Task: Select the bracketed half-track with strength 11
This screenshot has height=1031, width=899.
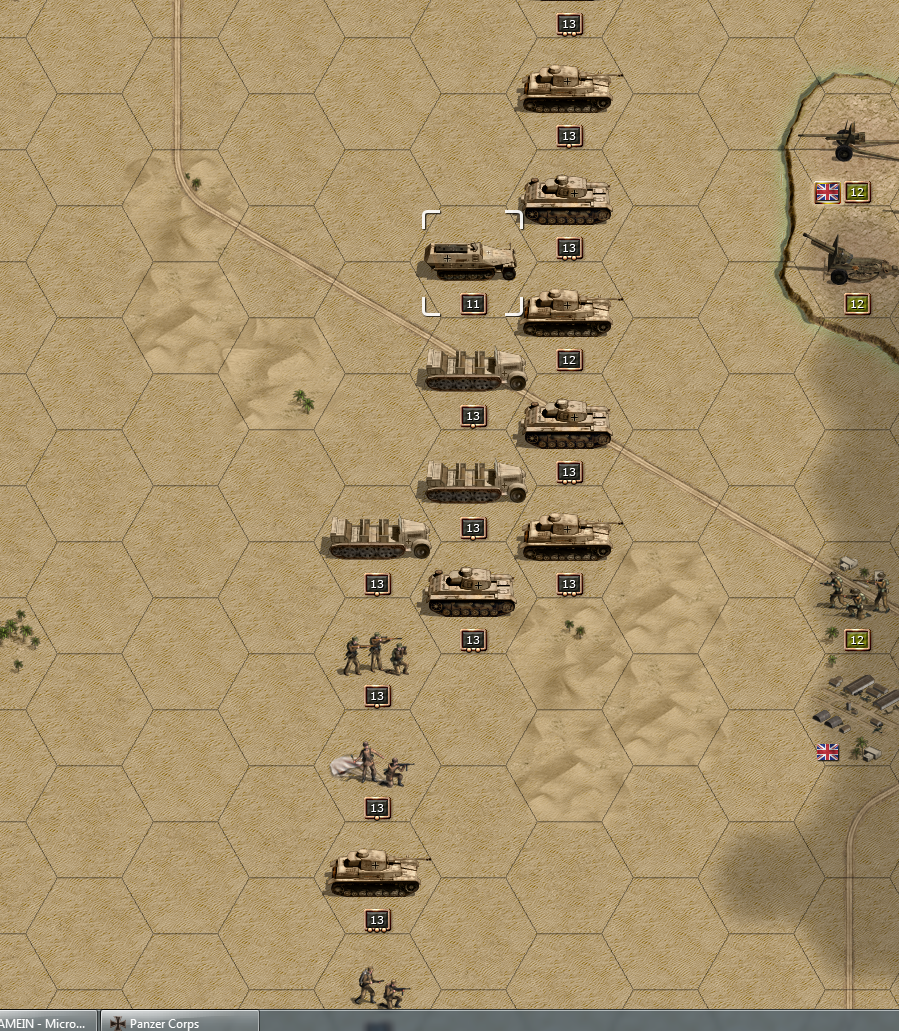Action: coord(471,261)
